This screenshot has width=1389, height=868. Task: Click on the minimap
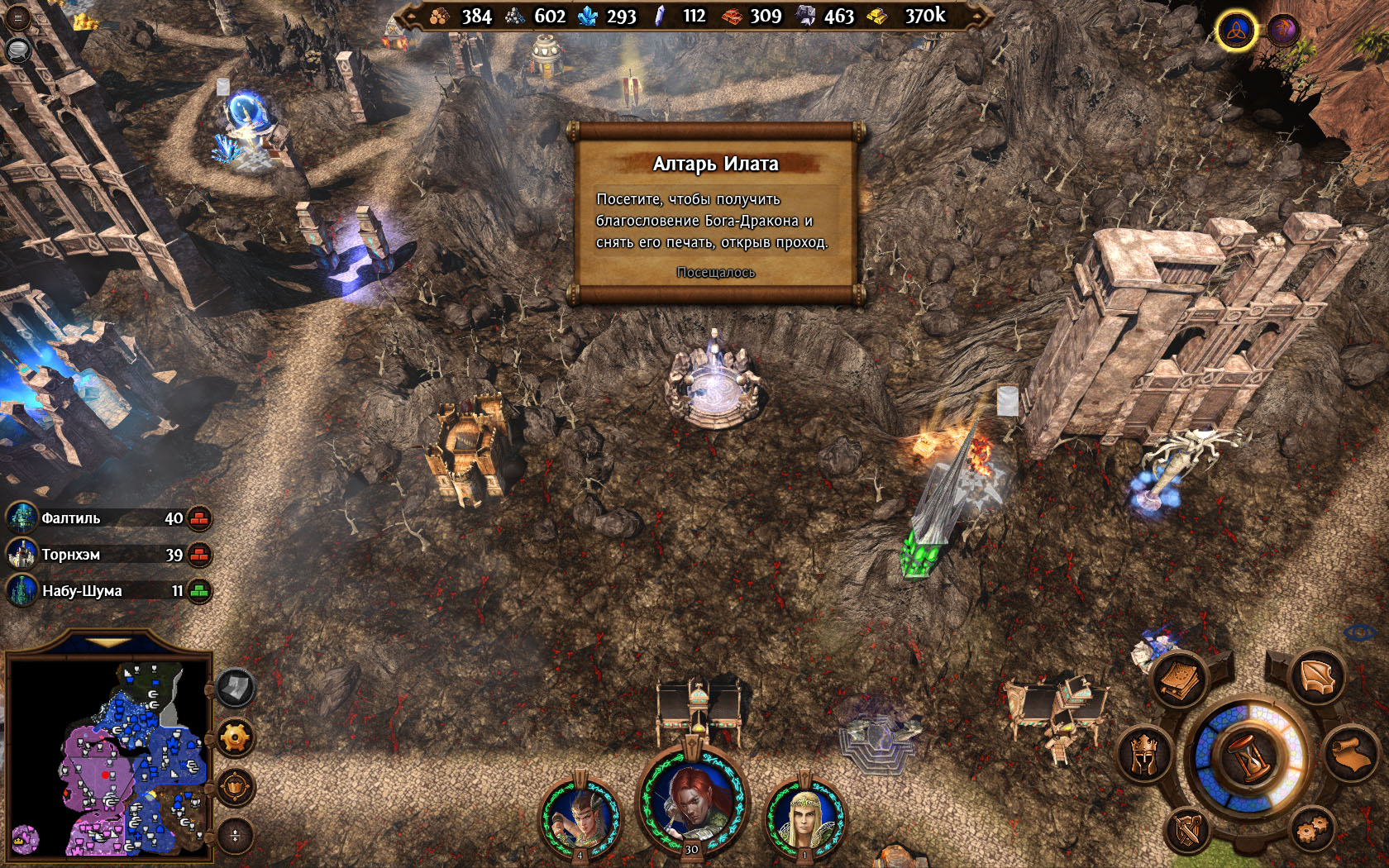(107, 756)
